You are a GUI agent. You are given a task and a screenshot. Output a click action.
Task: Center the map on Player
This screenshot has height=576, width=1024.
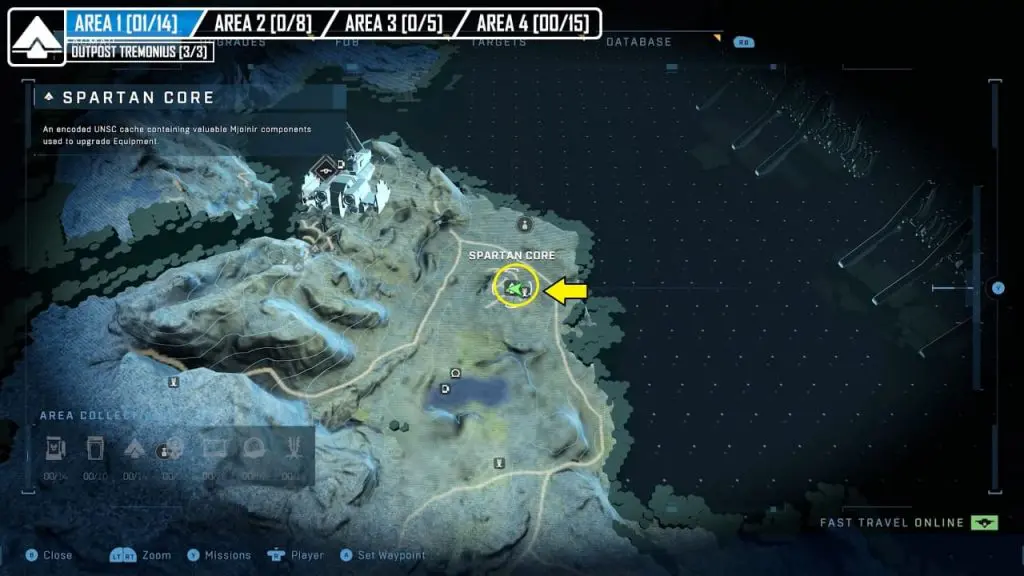(x=307, y=555)
